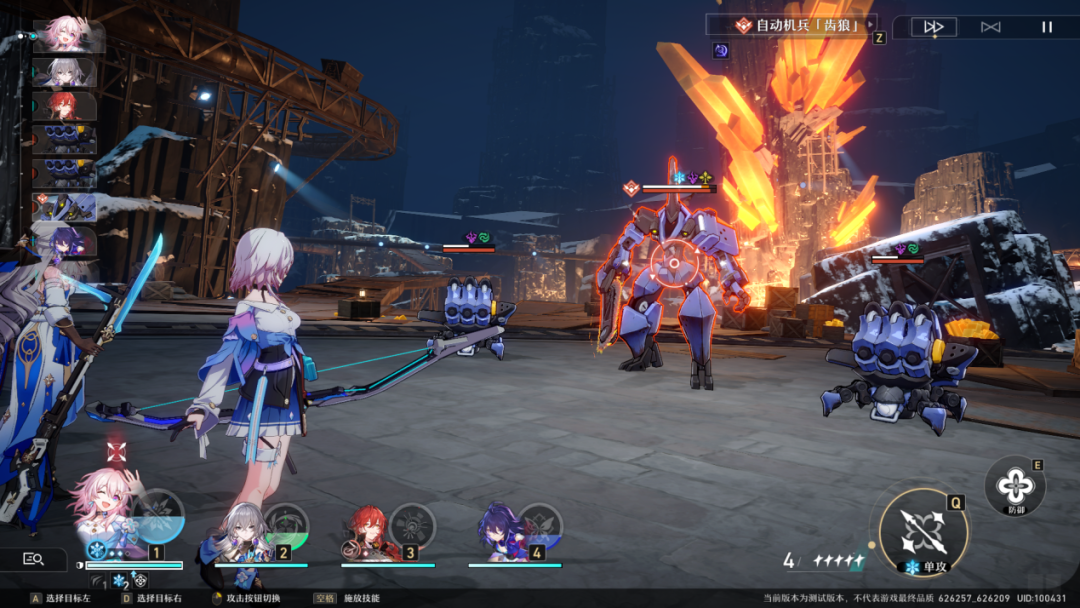Select the 单攻 basic attack button

point(923,532)
